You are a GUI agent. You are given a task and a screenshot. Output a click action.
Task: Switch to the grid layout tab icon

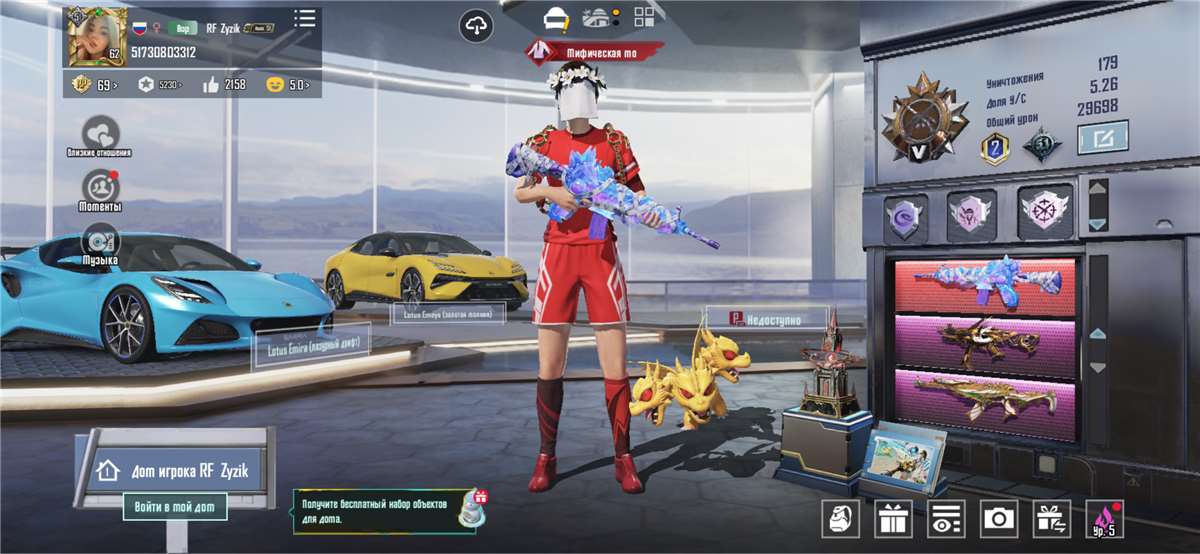644,17
